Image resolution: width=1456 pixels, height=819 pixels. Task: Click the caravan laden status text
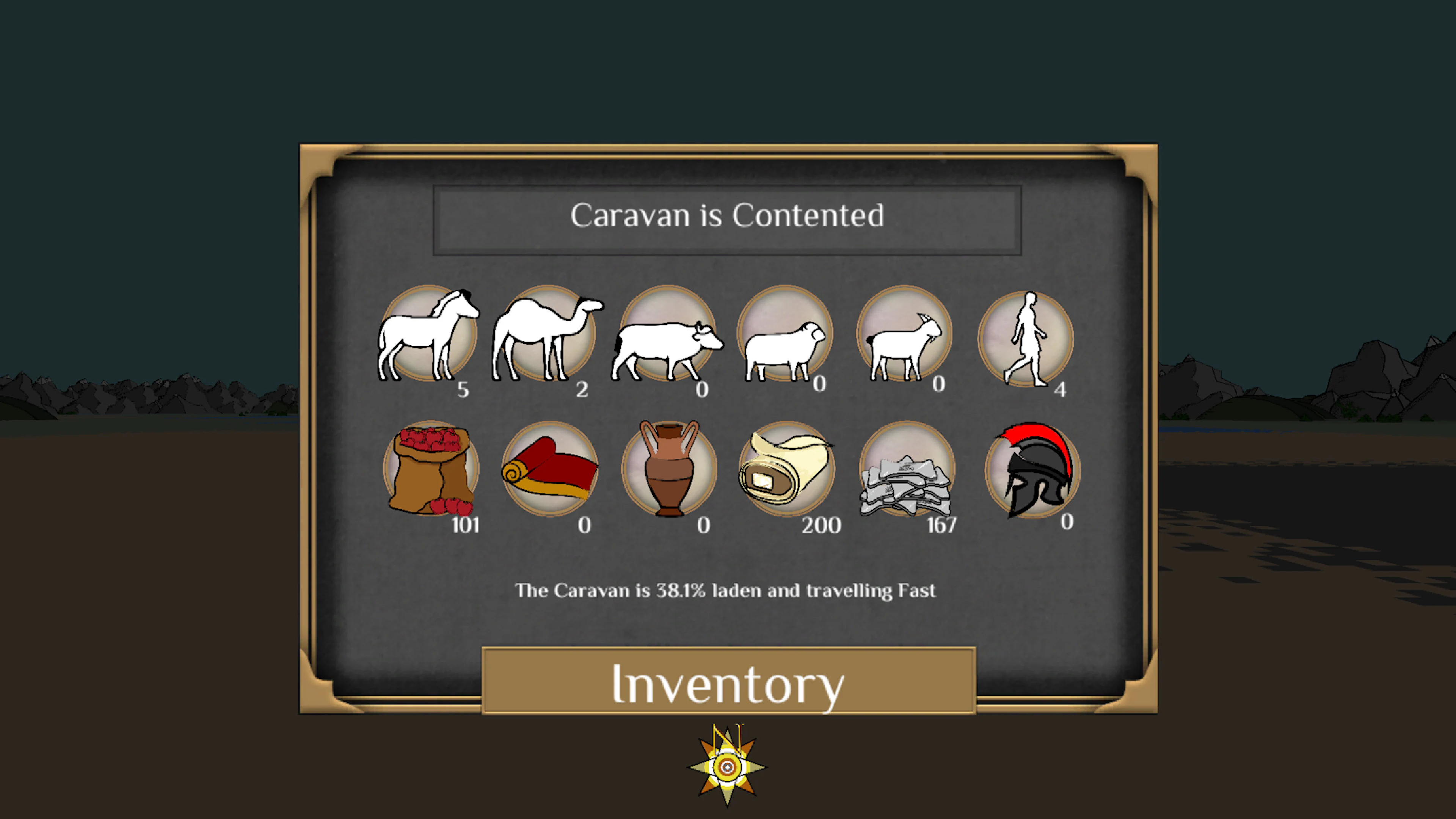728,590
